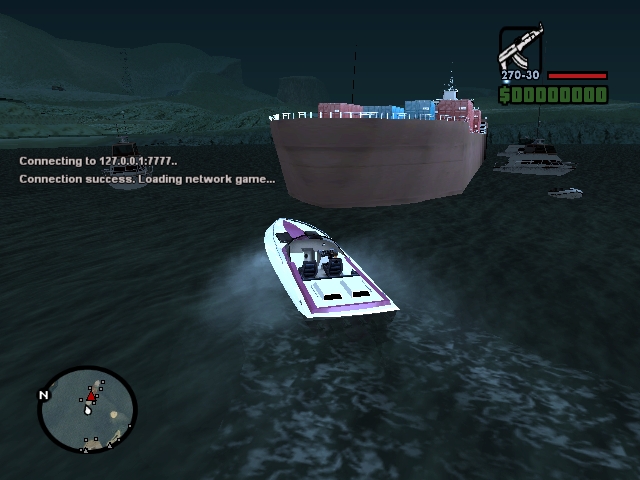The image size is (640, 480).
Task: Select the red player marker on the radar
Action: click(x=90, y=397)
